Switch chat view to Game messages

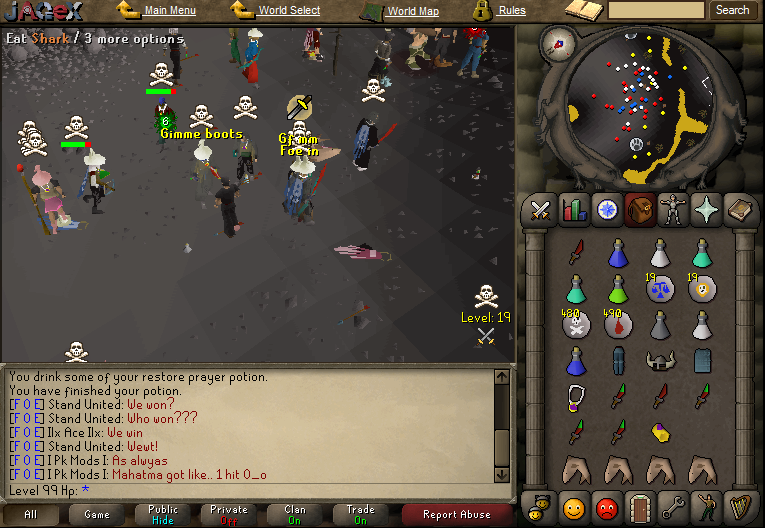click(x=97, y=514)
